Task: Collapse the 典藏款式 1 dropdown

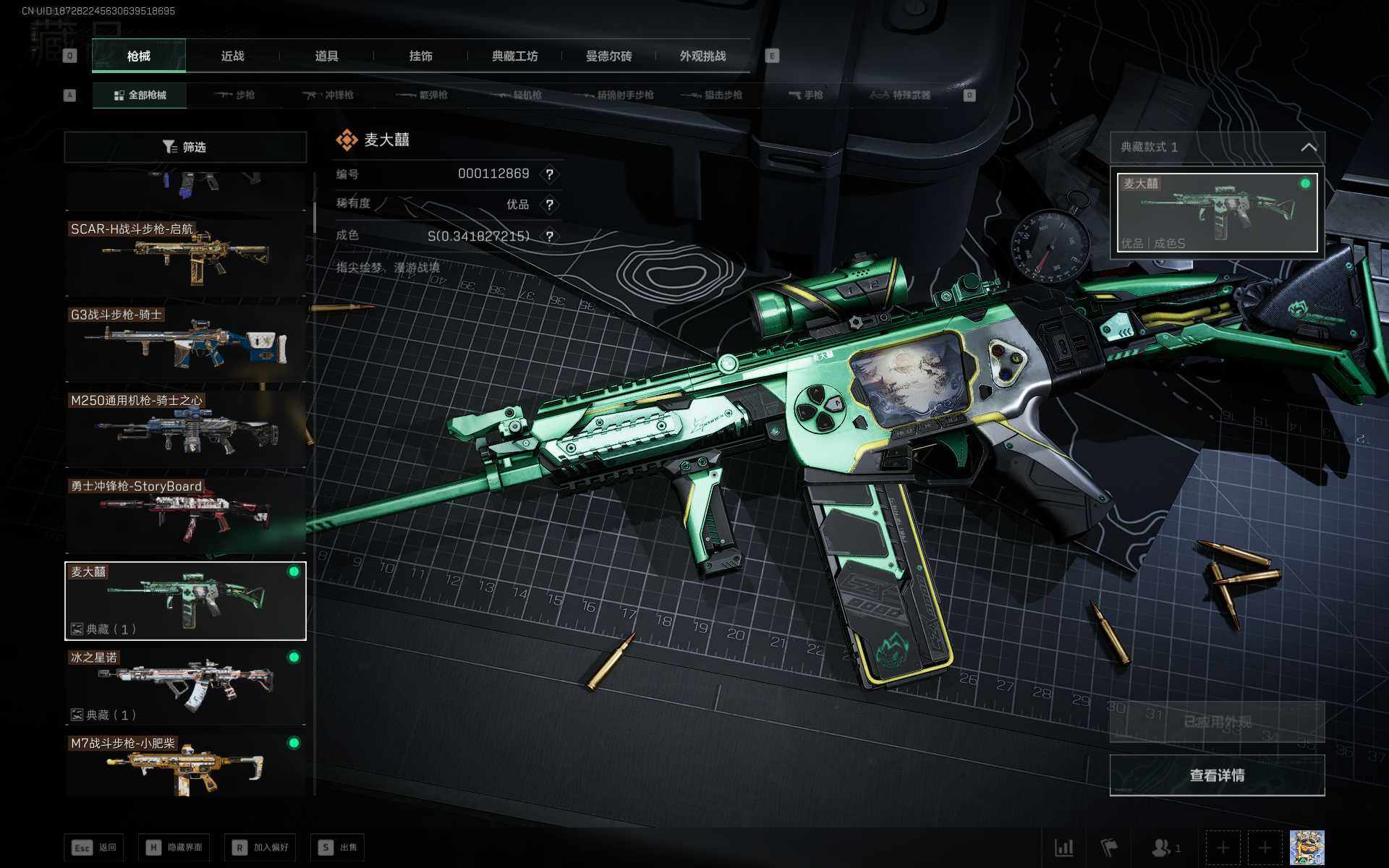Action: click(1308, 148)
